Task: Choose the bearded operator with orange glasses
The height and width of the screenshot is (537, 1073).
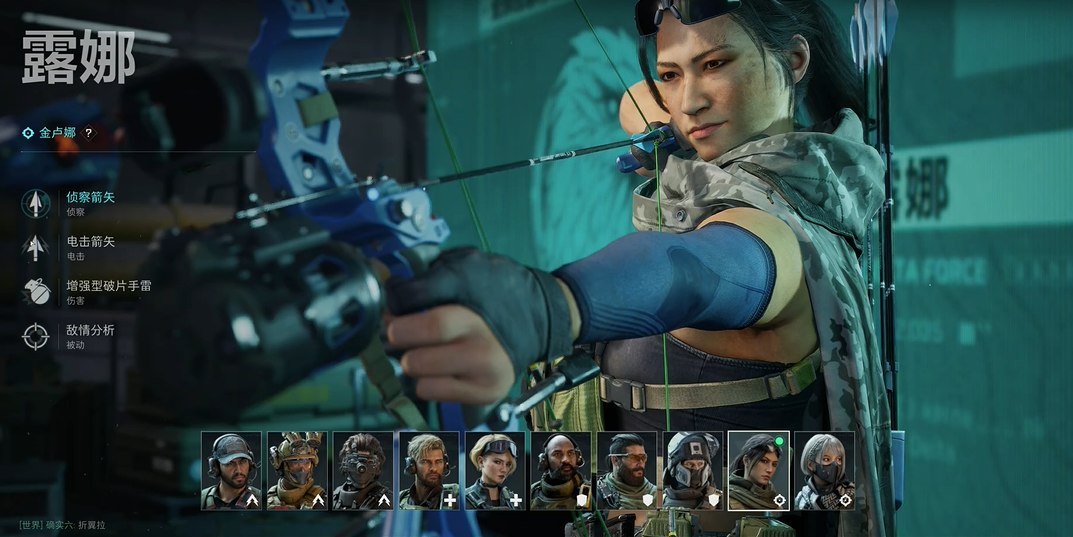Action: coord(627,471)
